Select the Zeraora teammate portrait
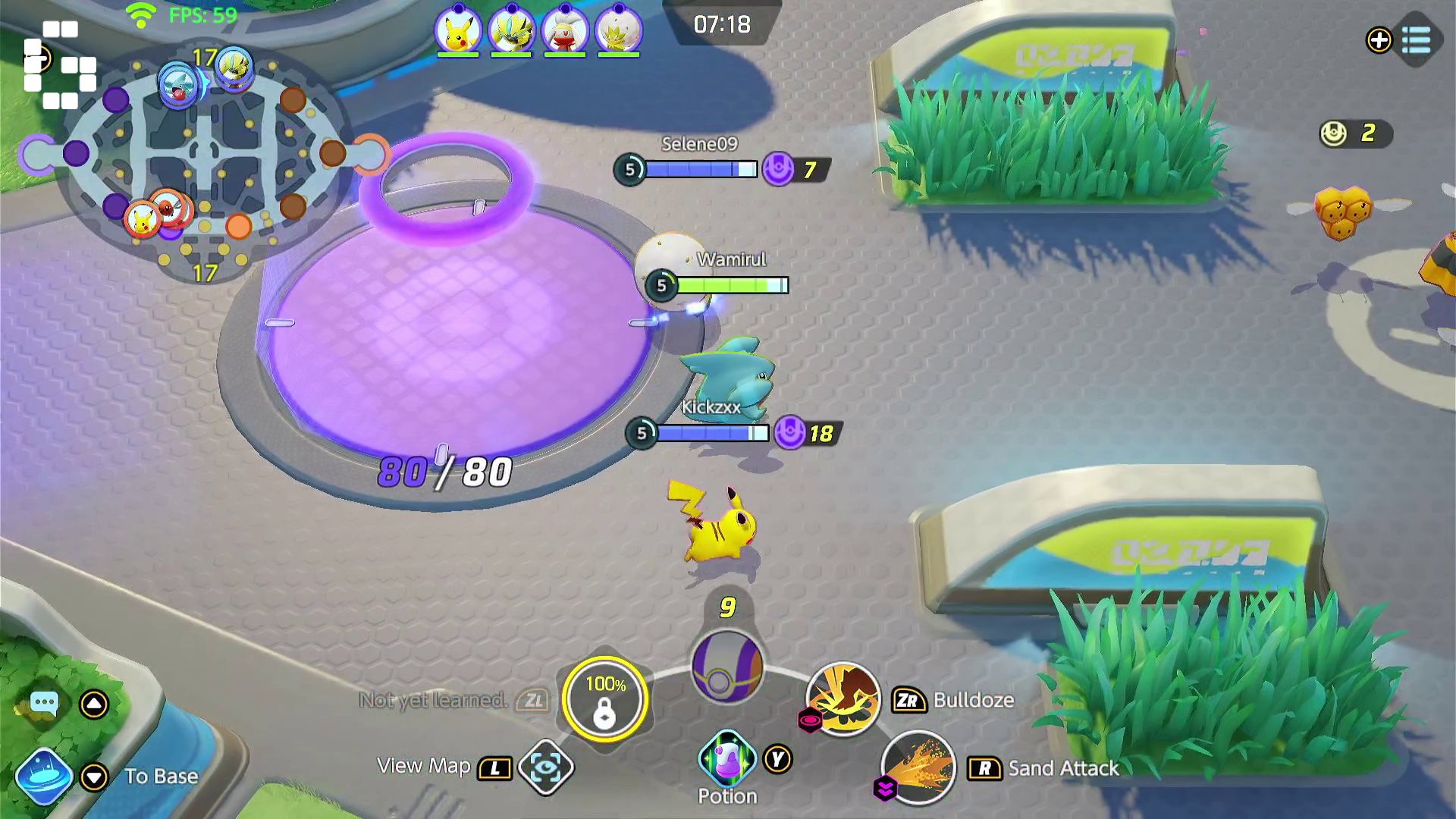The image size is (1456, 819). [x=512, y=32]
